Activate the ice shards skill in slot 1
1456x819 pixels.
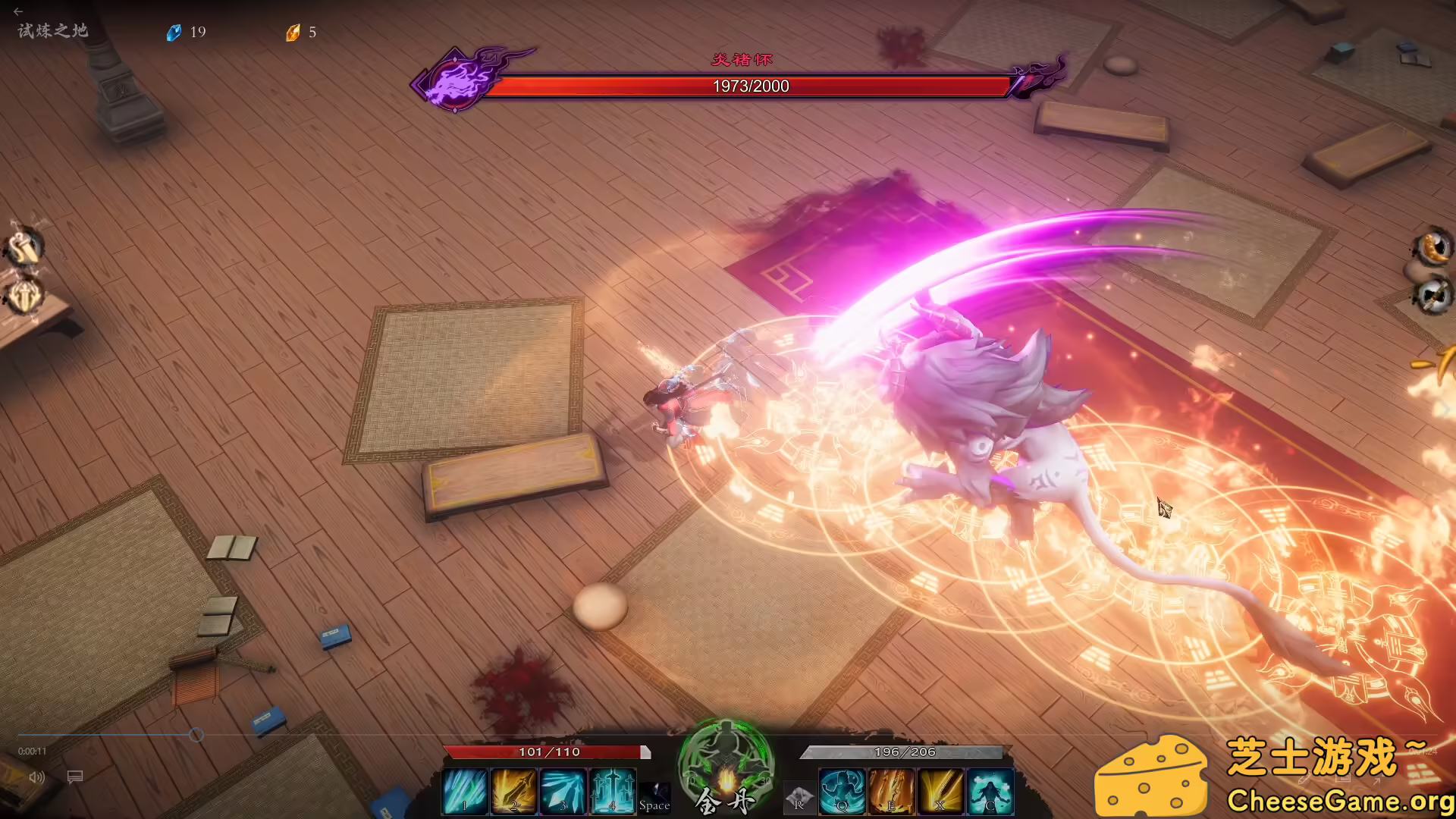pyautogui.click(x=464, y=792)
